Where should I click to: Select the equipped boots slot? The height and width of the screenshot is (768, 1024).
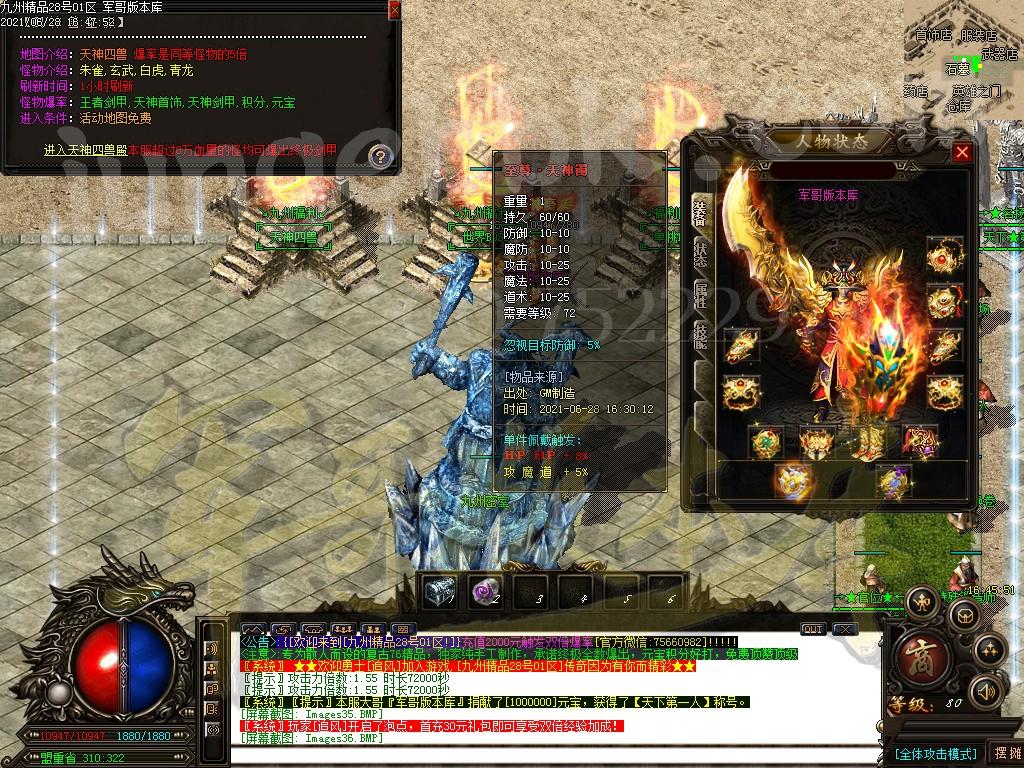[x=868, y=440]
